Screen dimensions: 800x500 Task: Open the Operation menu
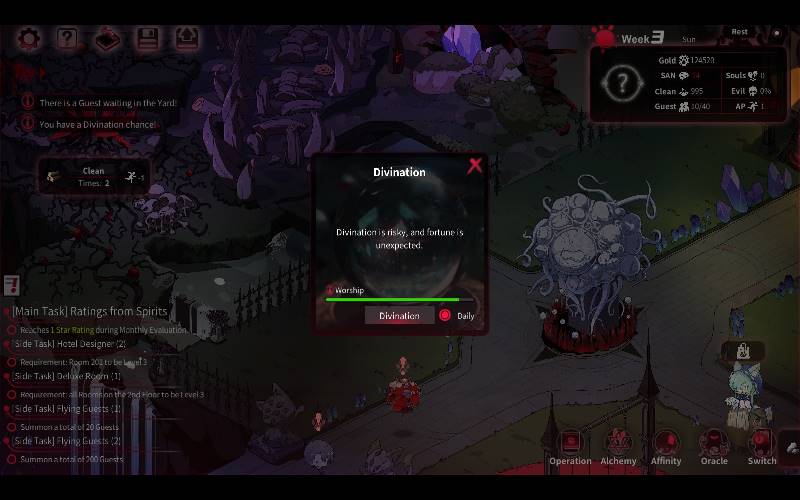(570, 446)
